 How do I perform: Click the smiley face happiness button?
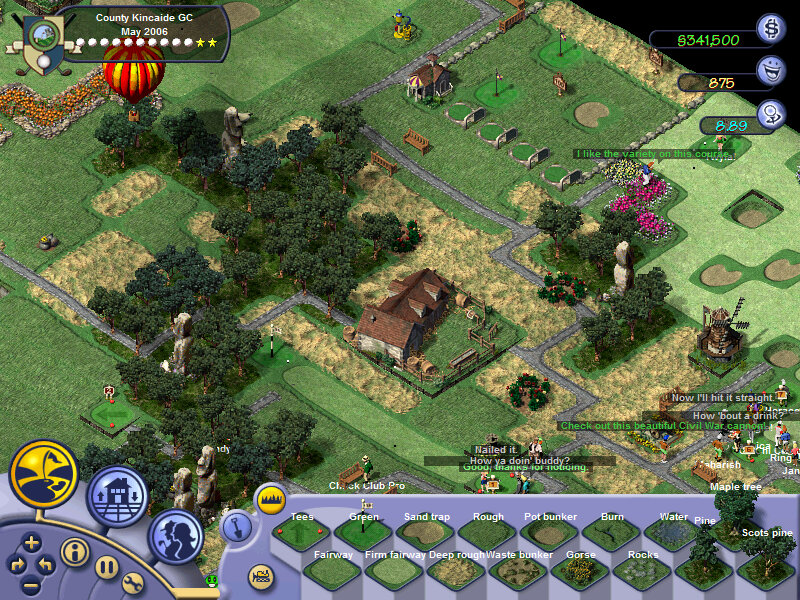pos(771,70)
